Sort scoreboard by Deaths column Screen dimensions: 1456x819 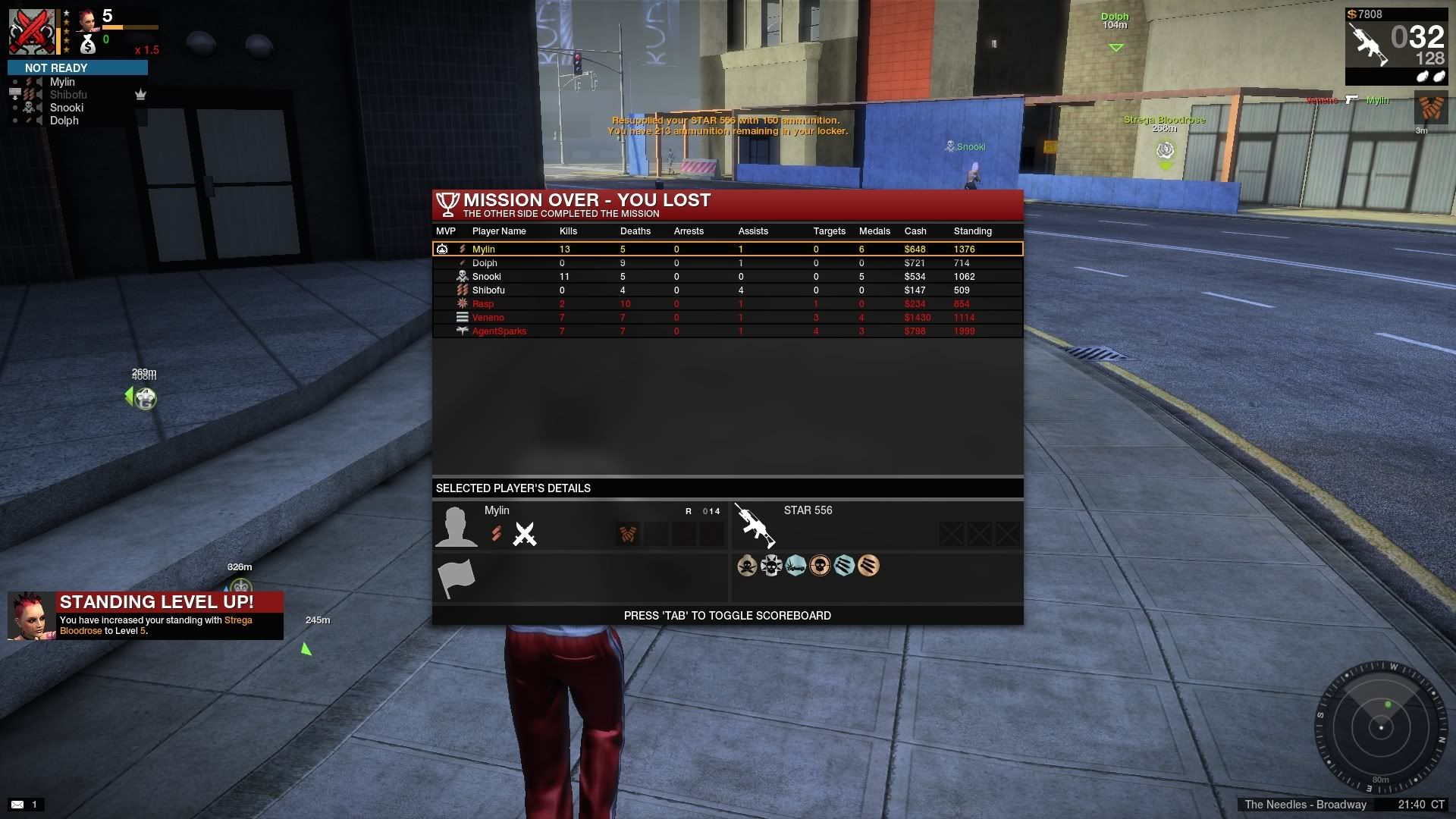tap(635, 231)
